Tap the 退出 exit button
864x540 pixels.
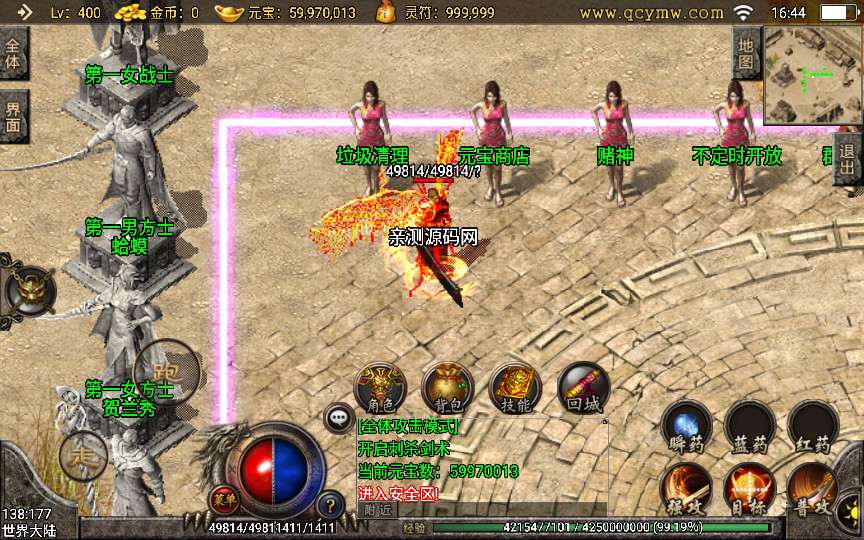(x=848, y=159)
